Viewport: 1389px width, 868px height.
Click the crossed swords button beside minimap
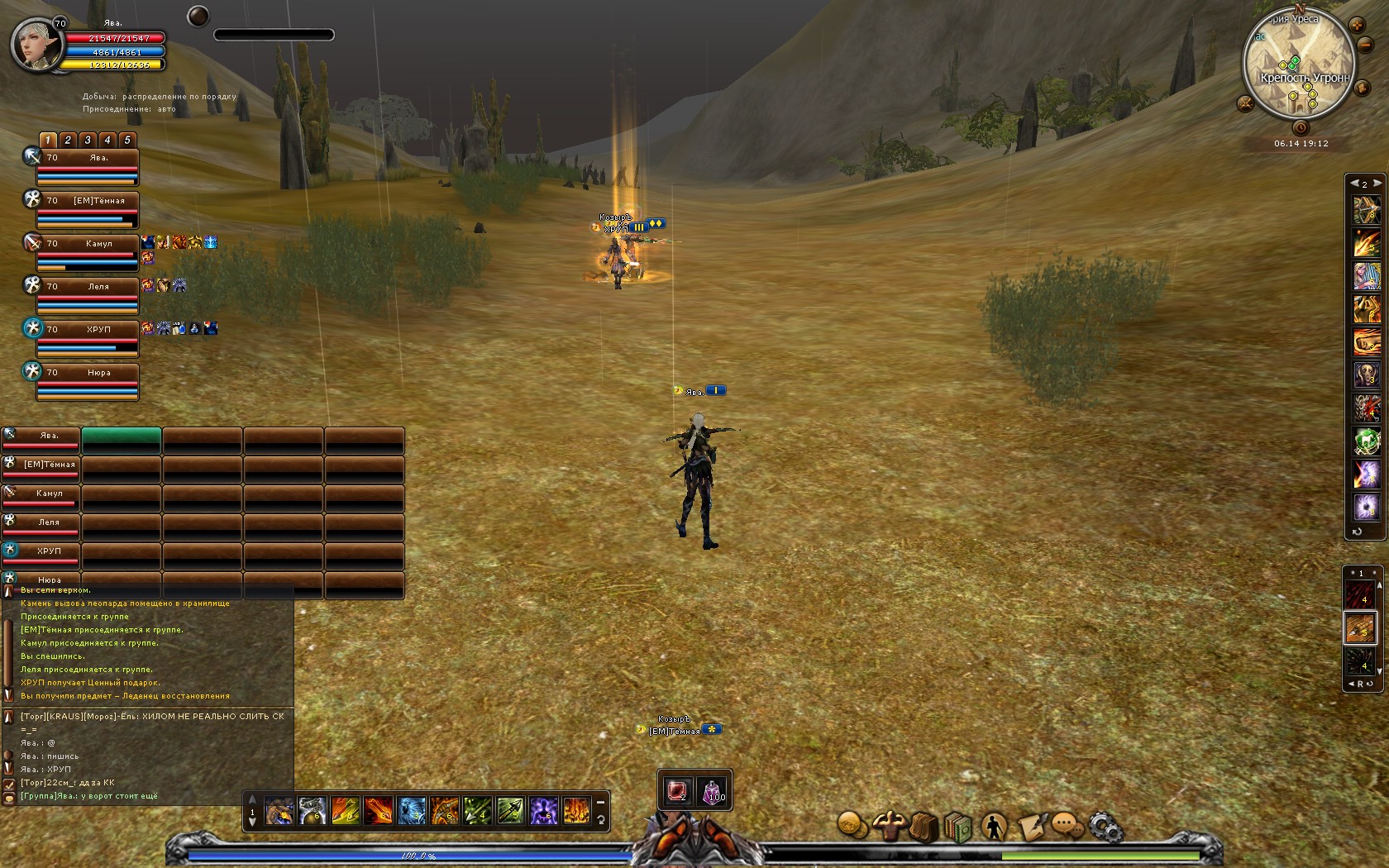[1245, 103]
